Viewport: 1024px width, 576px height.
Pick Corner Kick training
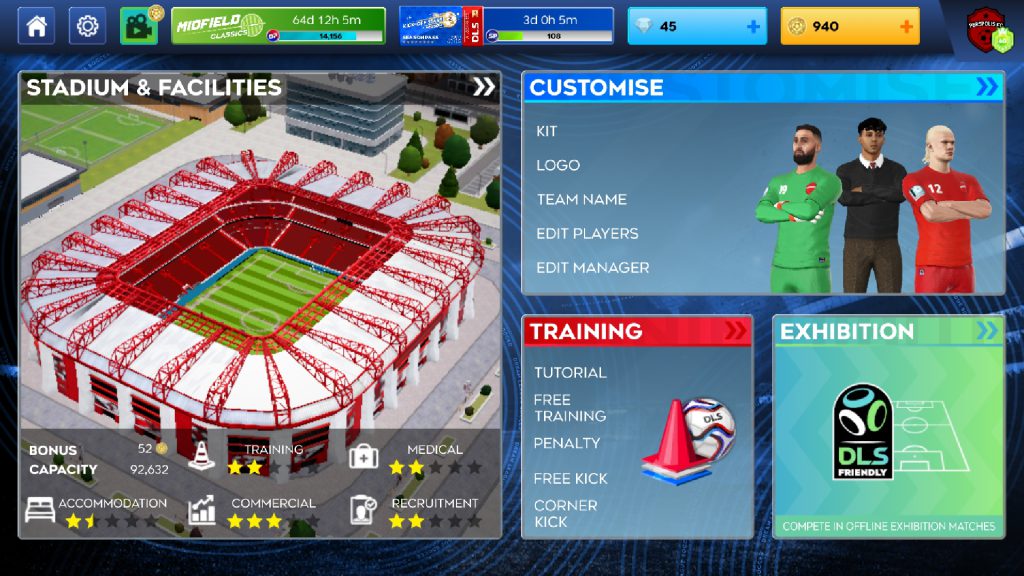click(x=566, y=513)
